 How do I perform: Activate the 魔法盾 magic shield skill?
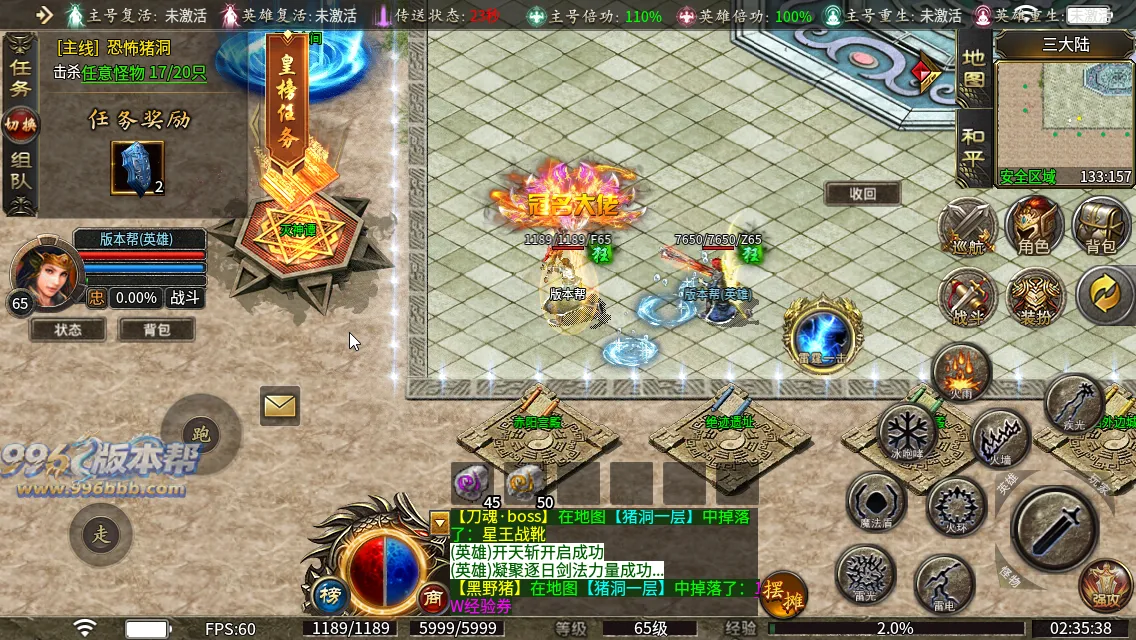click(876, 502)
